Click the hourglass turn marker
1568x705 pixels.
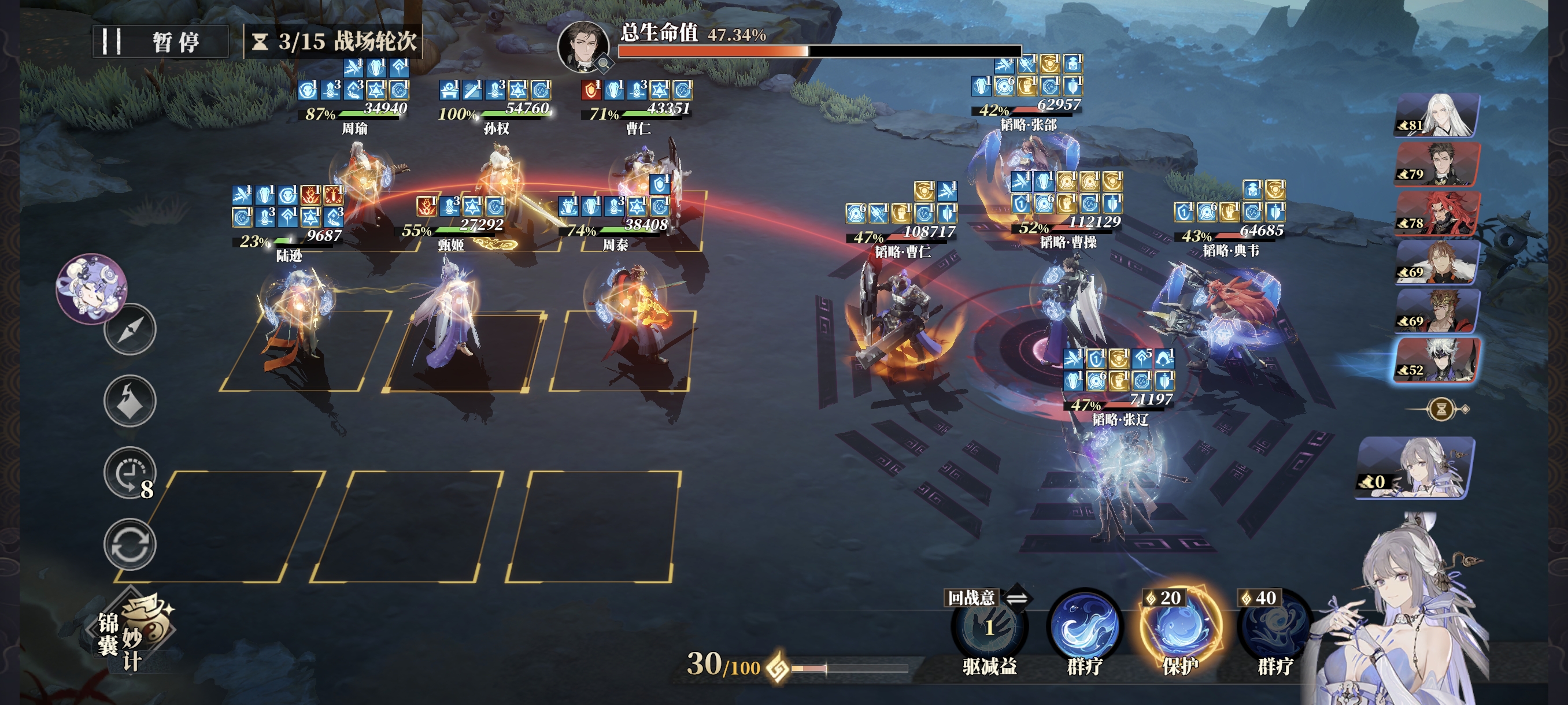tap(1441, 409)
